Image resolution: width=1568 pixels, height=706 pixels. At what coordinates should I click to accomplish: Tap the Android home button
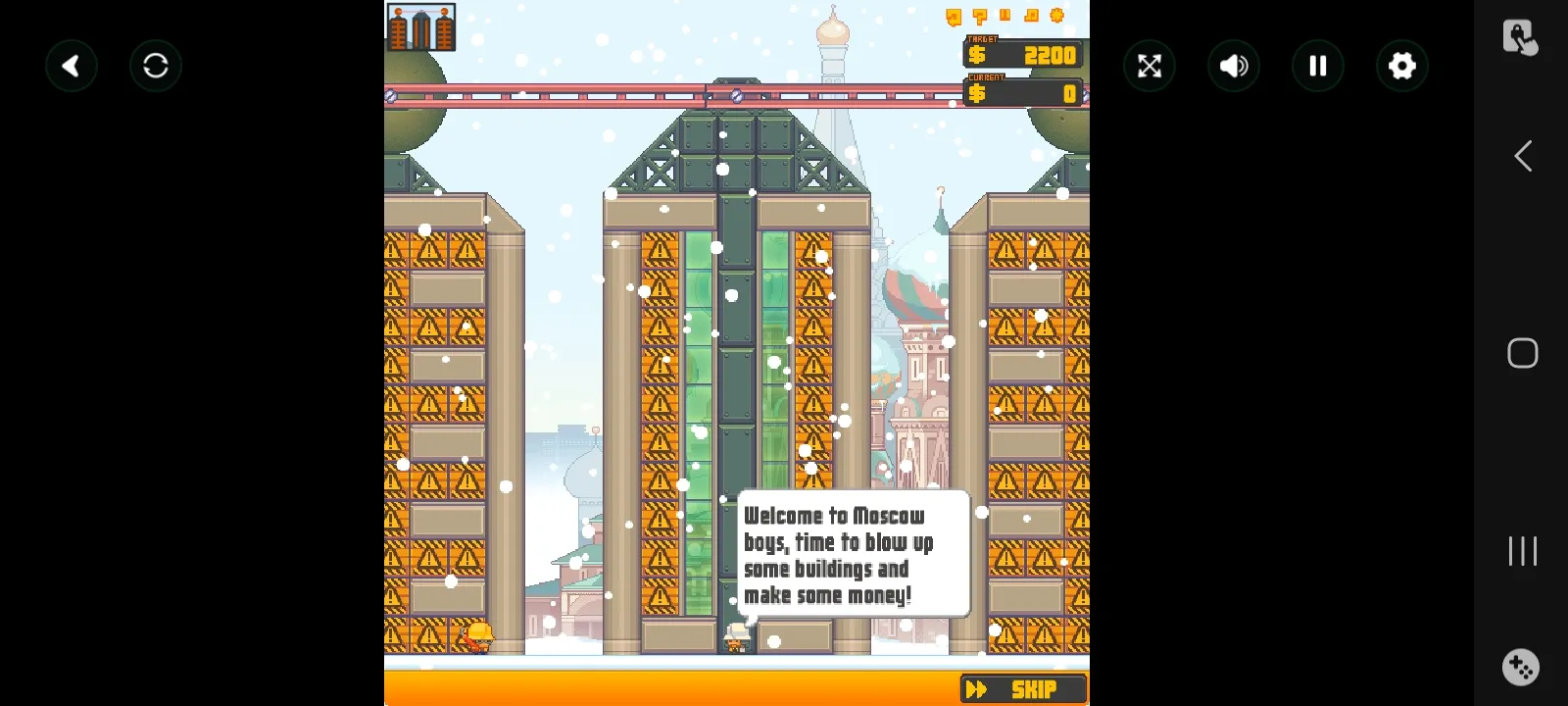click(x=1522, y=353)
